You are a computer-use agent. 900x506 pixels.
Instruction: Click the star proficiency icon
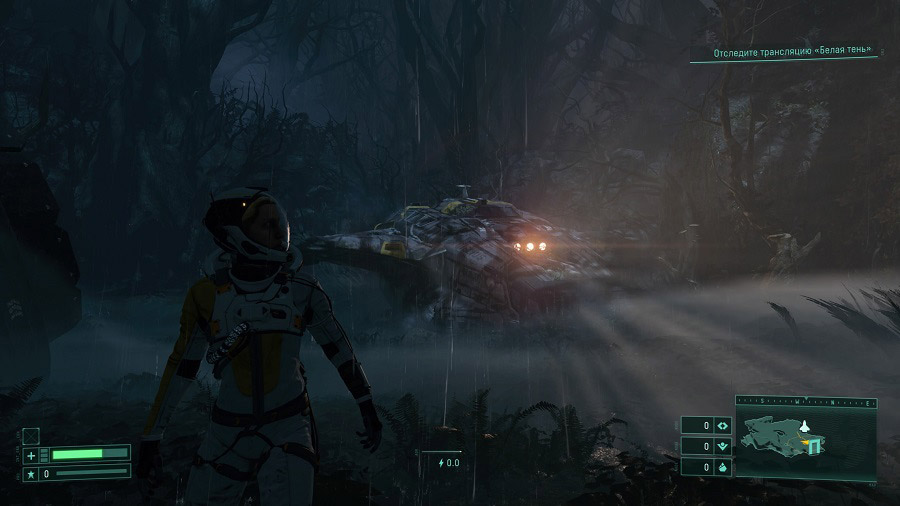31,473
